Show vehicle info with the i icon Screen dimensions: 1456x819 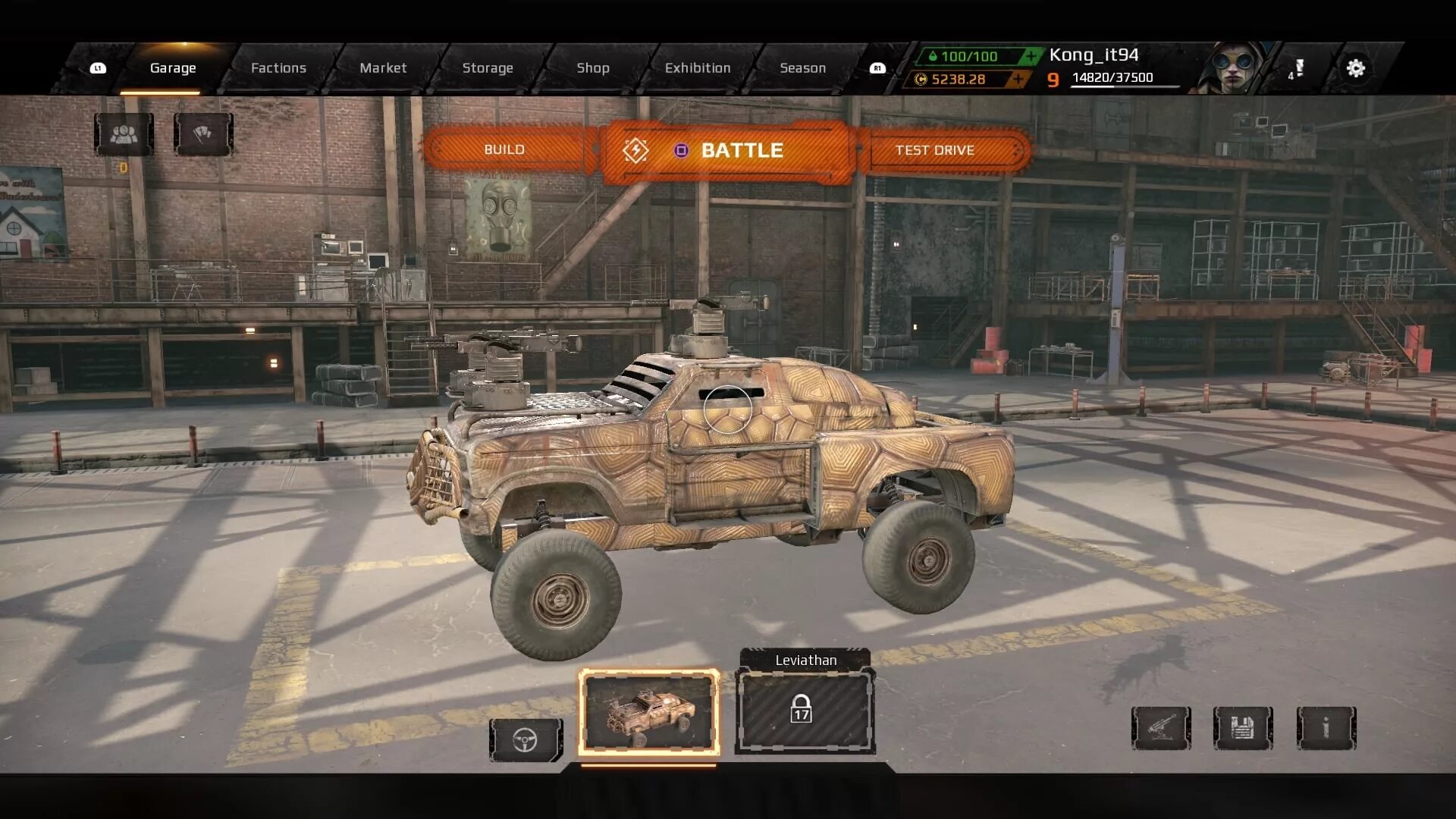(x=1326, y=728)
